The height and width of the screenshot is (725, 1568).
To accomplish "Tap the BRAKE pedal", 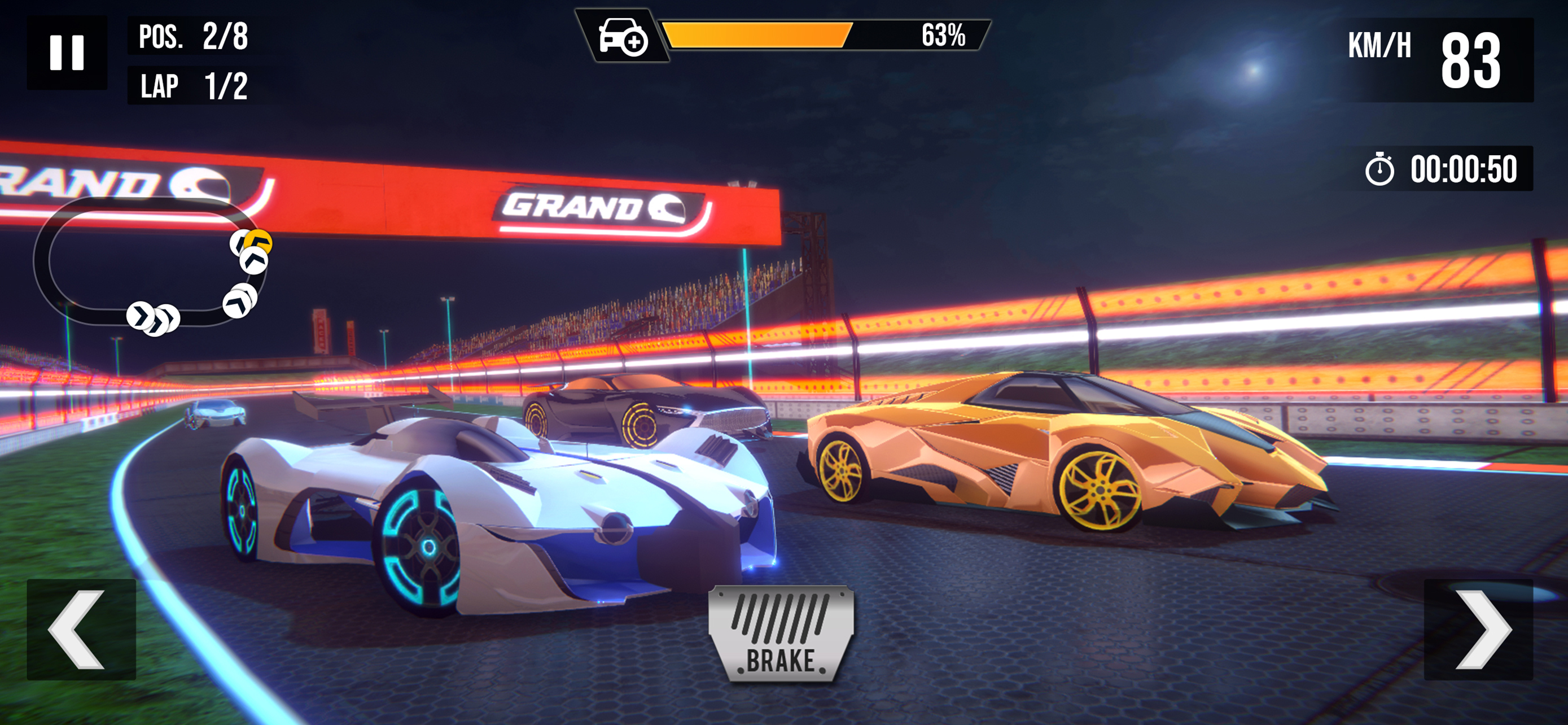I will pyautogui.click(x=781, y=634).
